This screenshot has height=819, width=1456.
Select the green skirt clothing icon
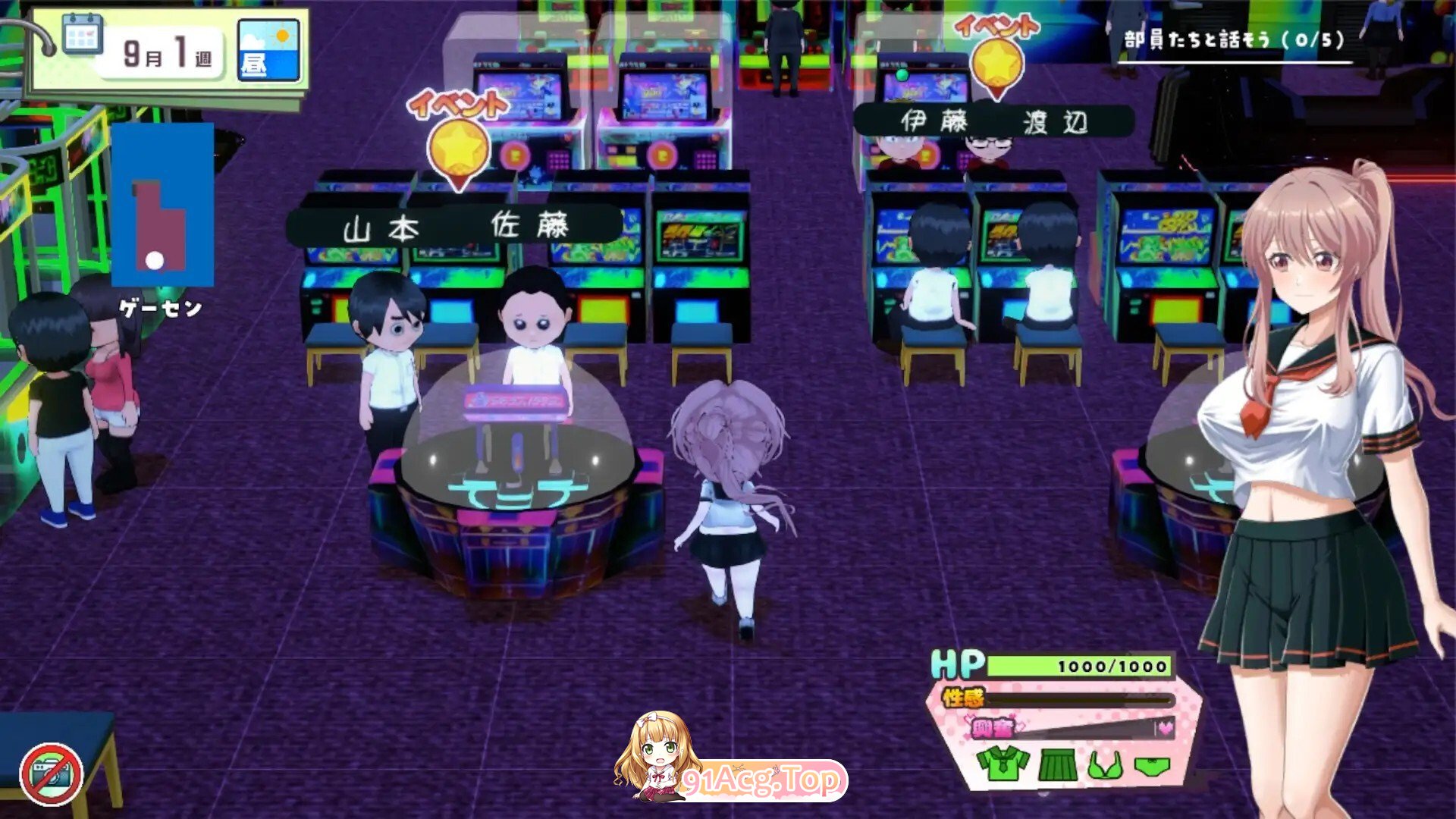[x=1058, y=764]
